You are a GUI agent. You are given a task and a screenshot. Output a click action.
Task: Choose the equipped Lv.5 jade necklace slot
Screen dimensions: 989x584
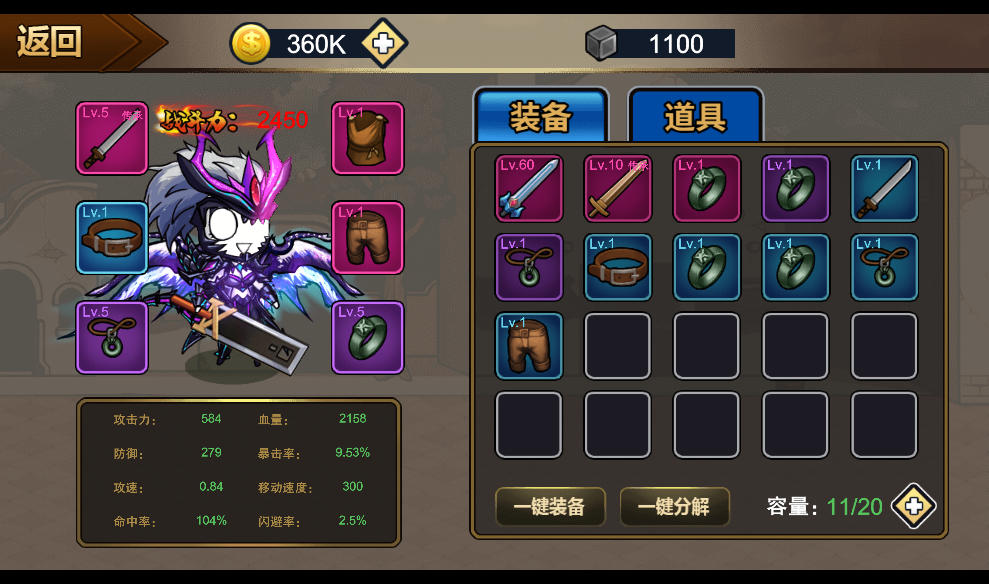pos(112,337)
